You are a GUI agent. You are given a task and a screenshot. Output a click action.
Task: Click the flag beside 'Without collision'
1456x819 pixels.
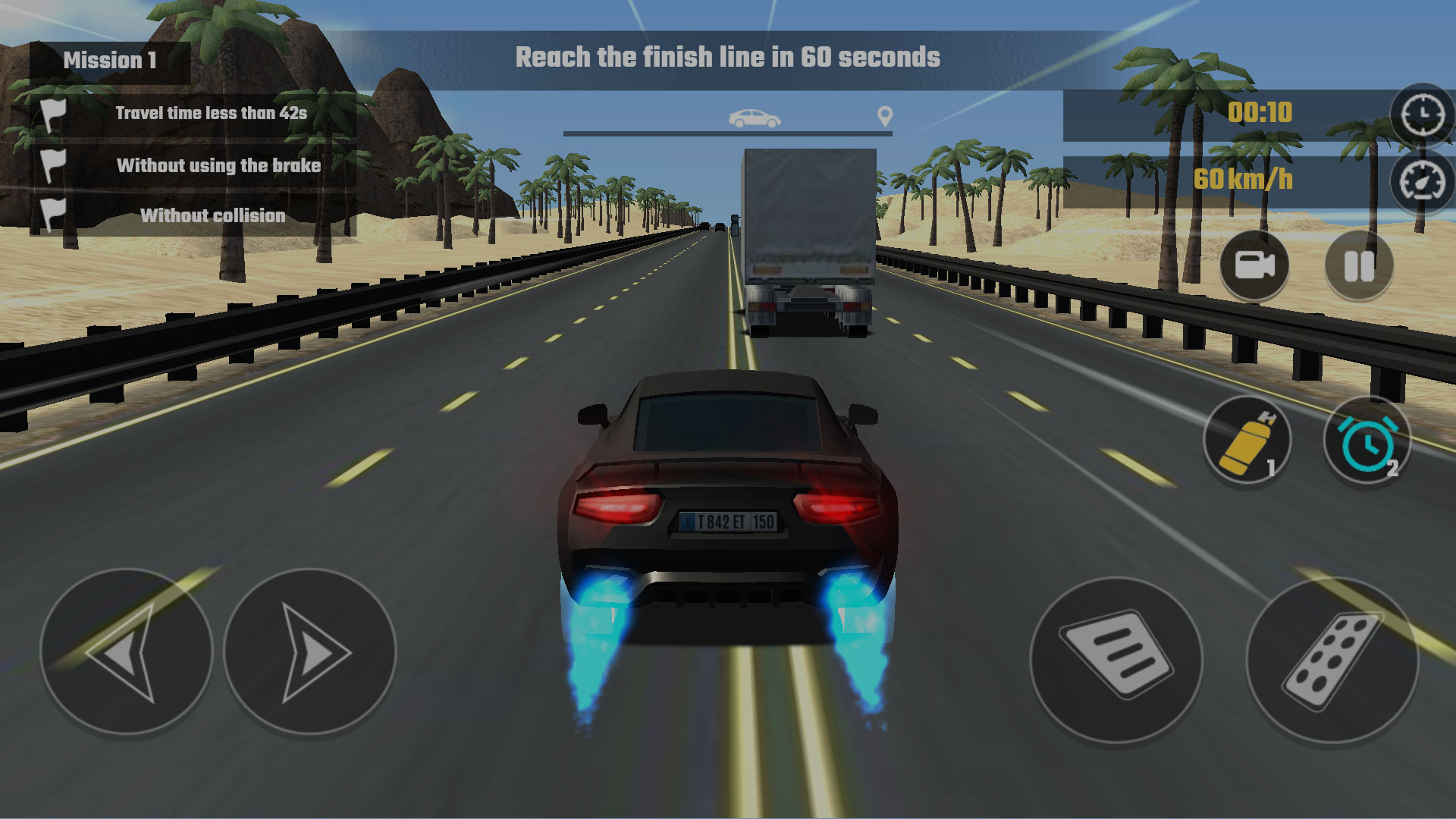coord(52,215)
